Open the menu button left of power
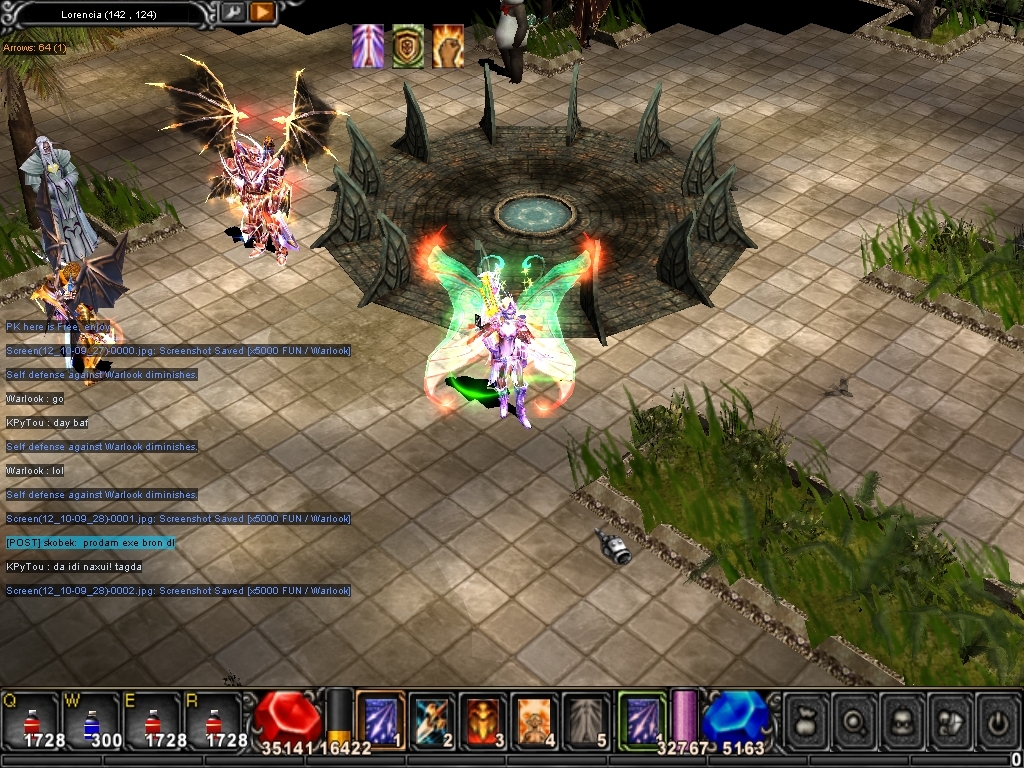The image size is (1024, 768). (950, 719)
